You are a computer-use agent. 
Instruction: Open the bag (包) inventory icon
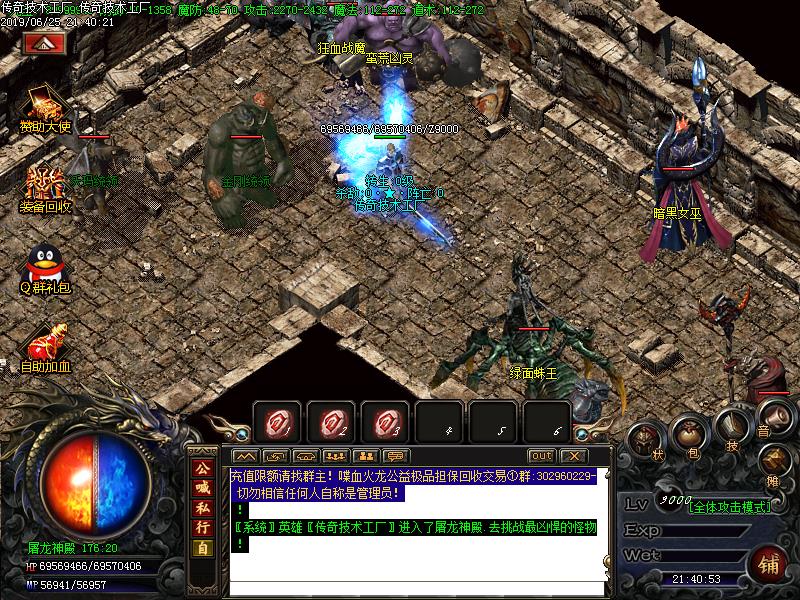(687, 432)
